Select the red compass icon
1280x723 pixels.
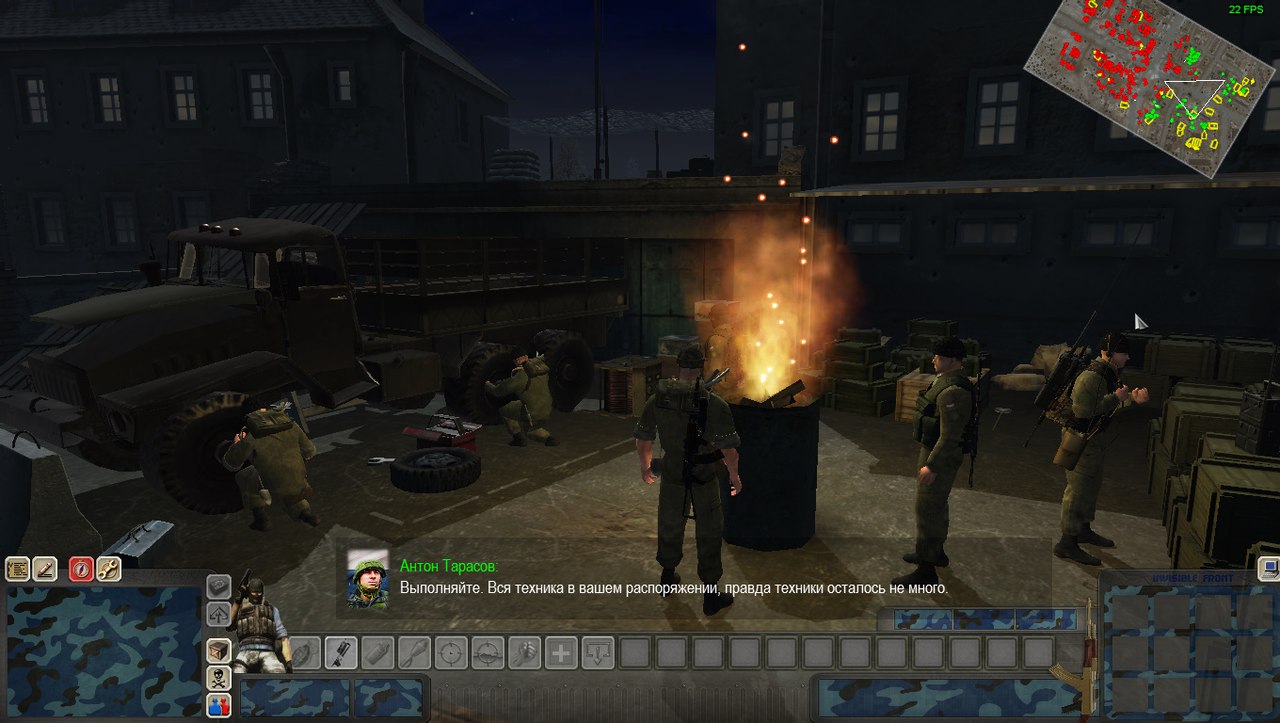pyautogui.click(x=81, y=570)
